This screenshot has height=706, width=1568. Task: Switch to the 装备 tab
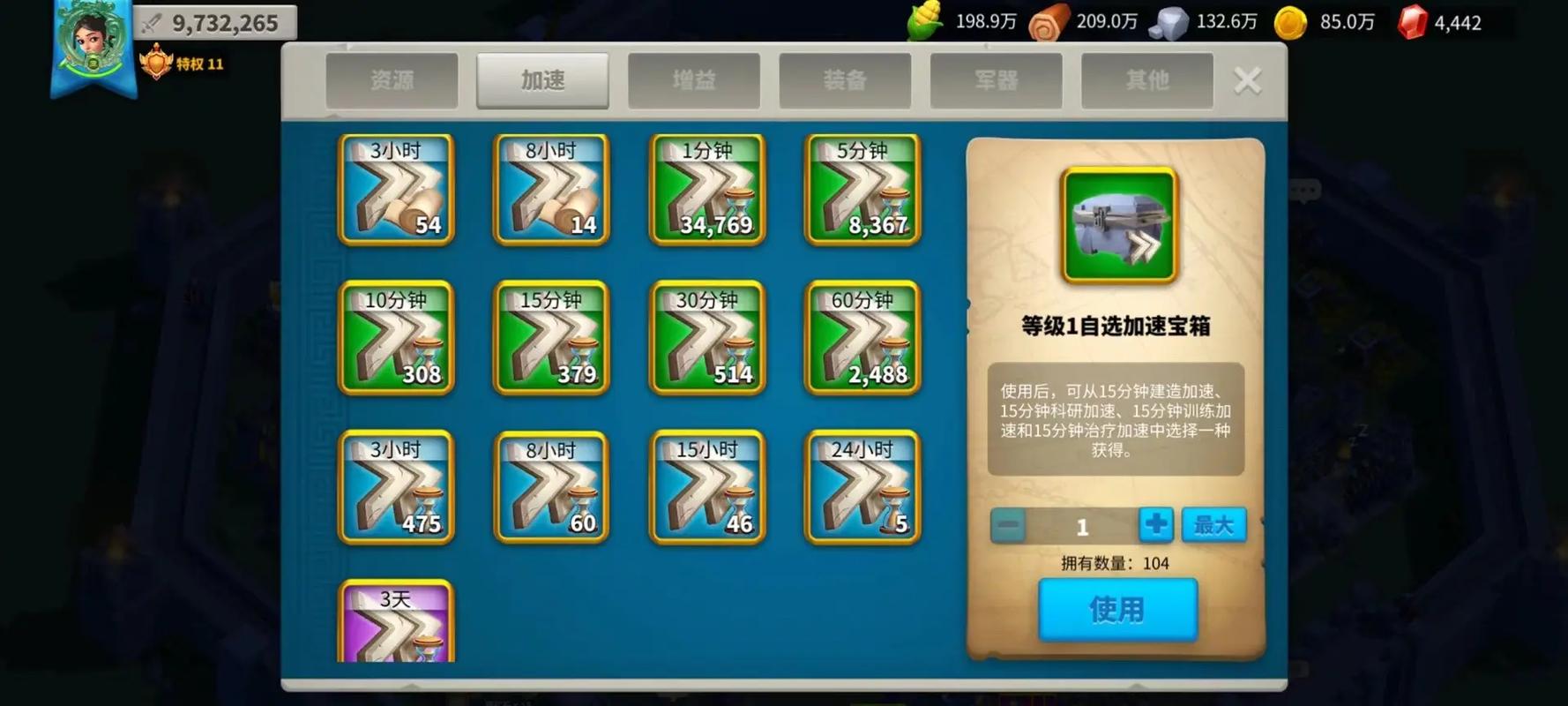coord(844,80)
